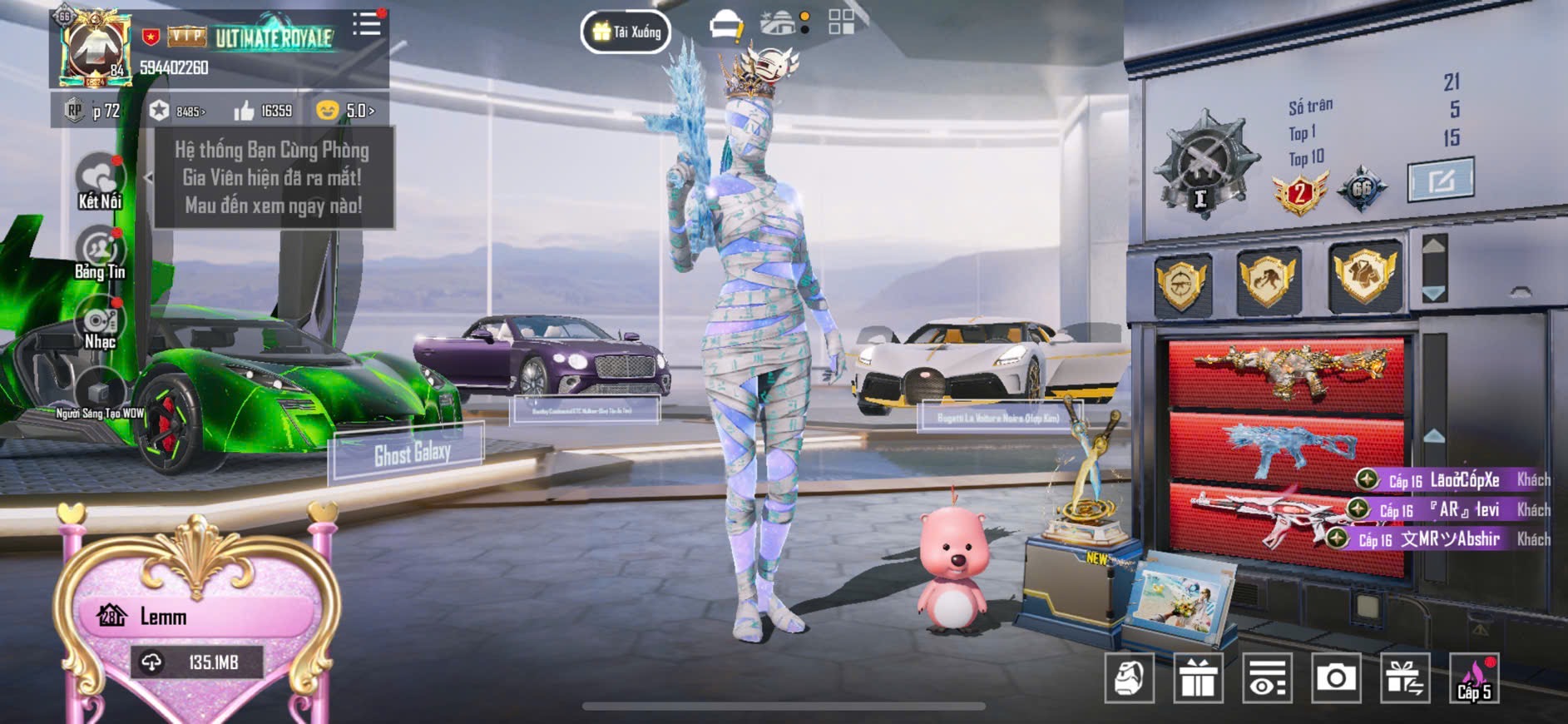The image size is (1568, 724).
Task: Open the pink flame Cấp 5 icon
Action: 1474,678
